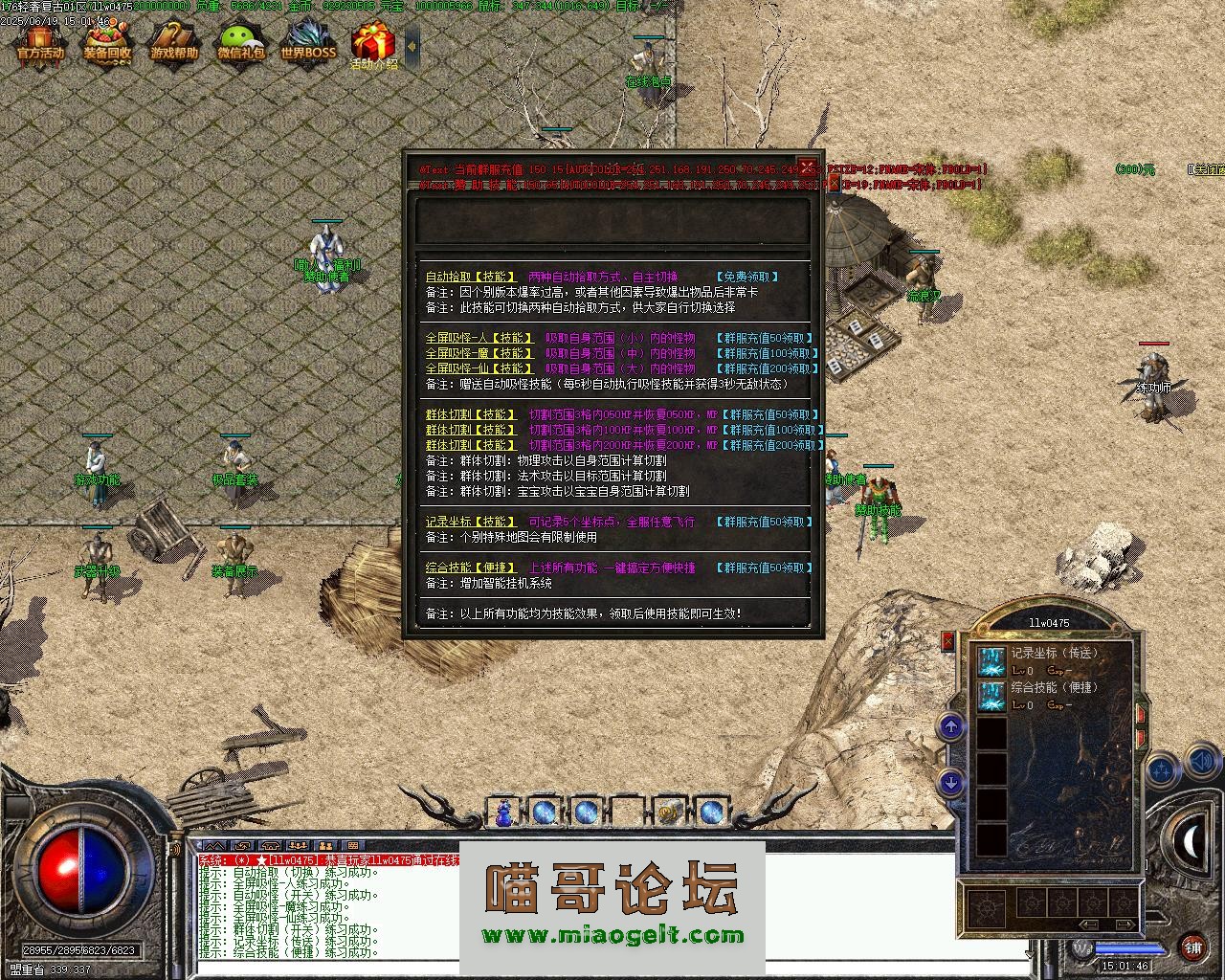Open the 装备回收 equipment recycling menu

tap(106, 44)
